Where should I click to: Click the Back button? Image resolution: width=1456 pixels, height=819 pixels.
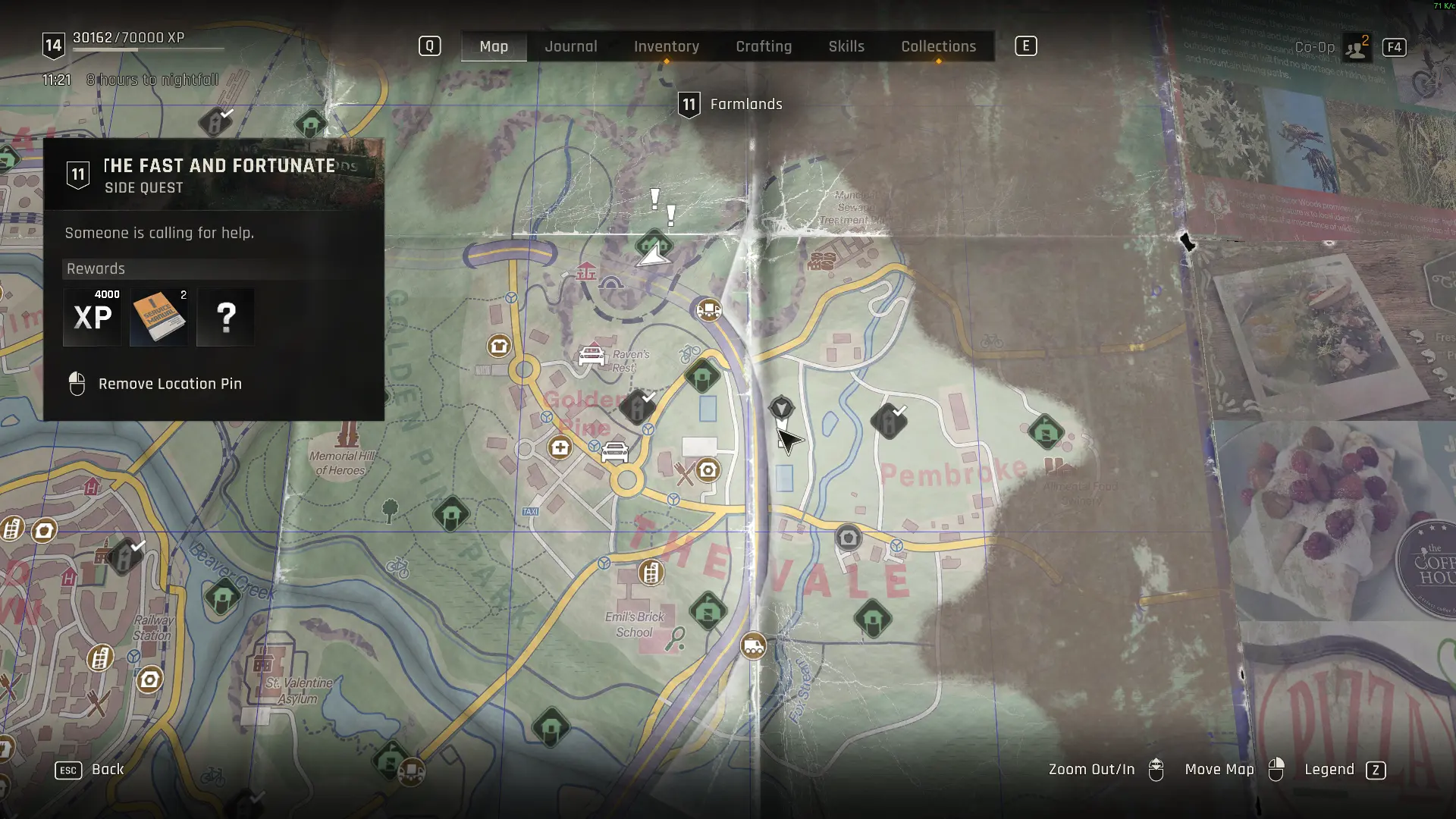coord(107,769)
